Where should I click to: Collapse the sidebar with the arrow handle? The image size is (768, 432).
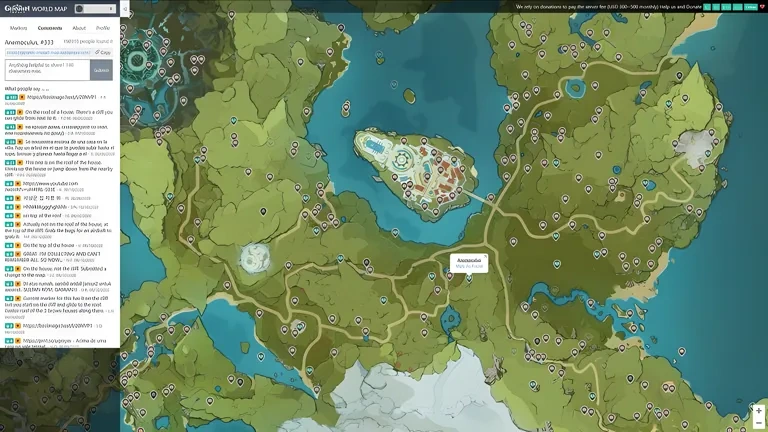[124, 8]
